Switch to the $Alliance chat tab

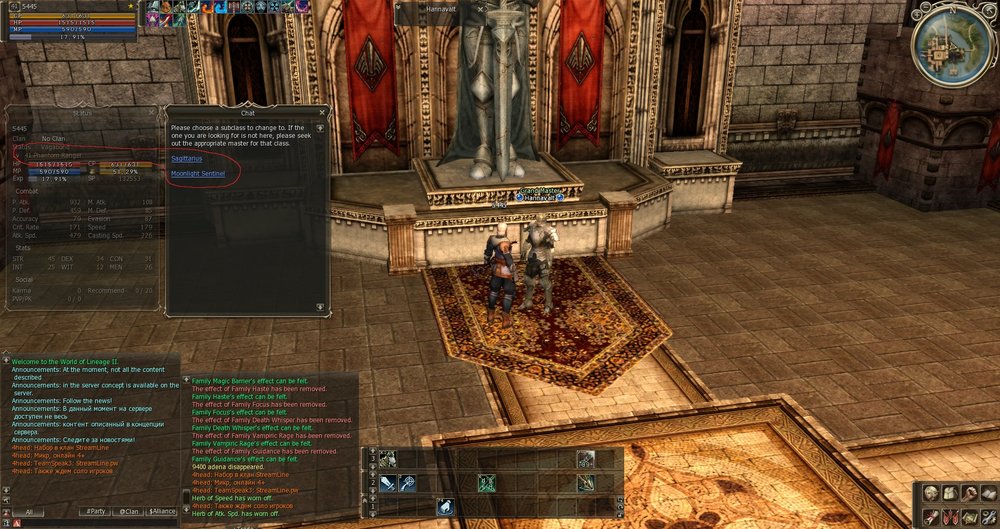[x=161, y=512]
